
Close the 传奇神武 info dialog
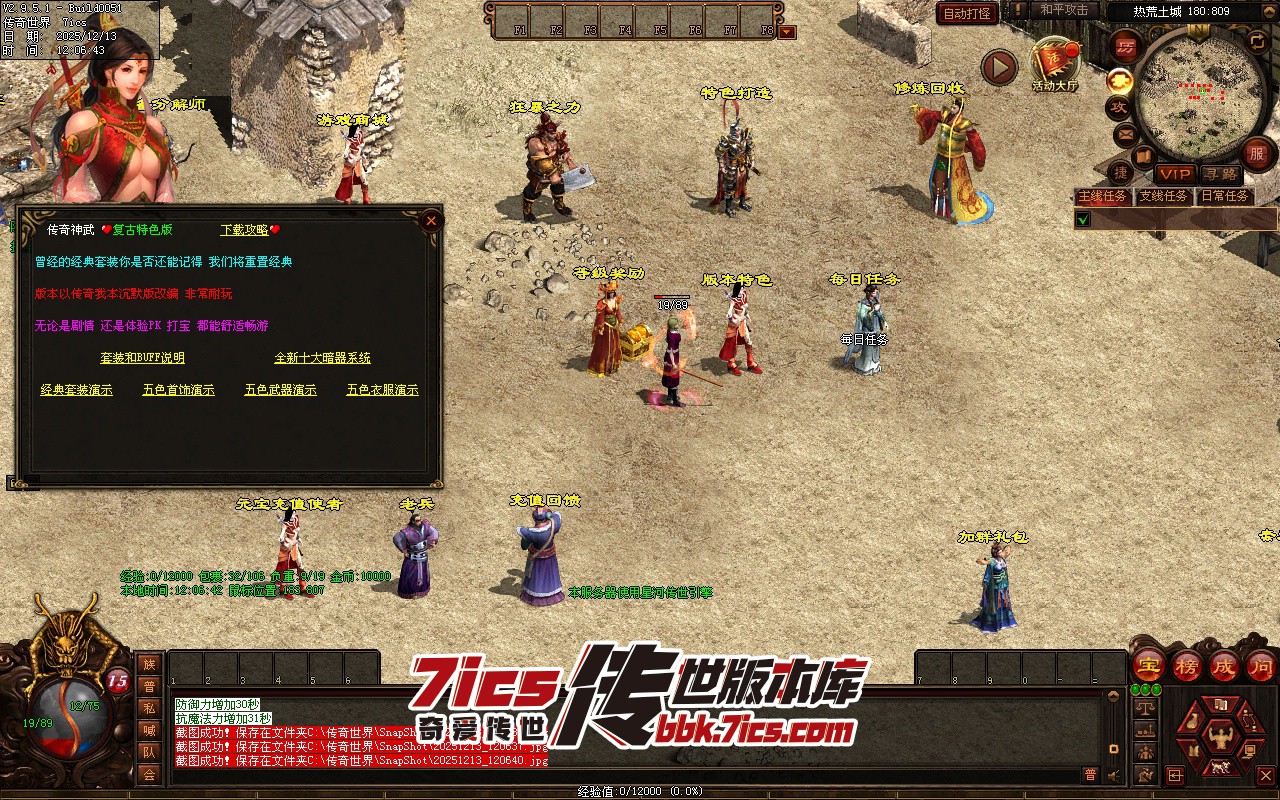[x=431, y=220]
